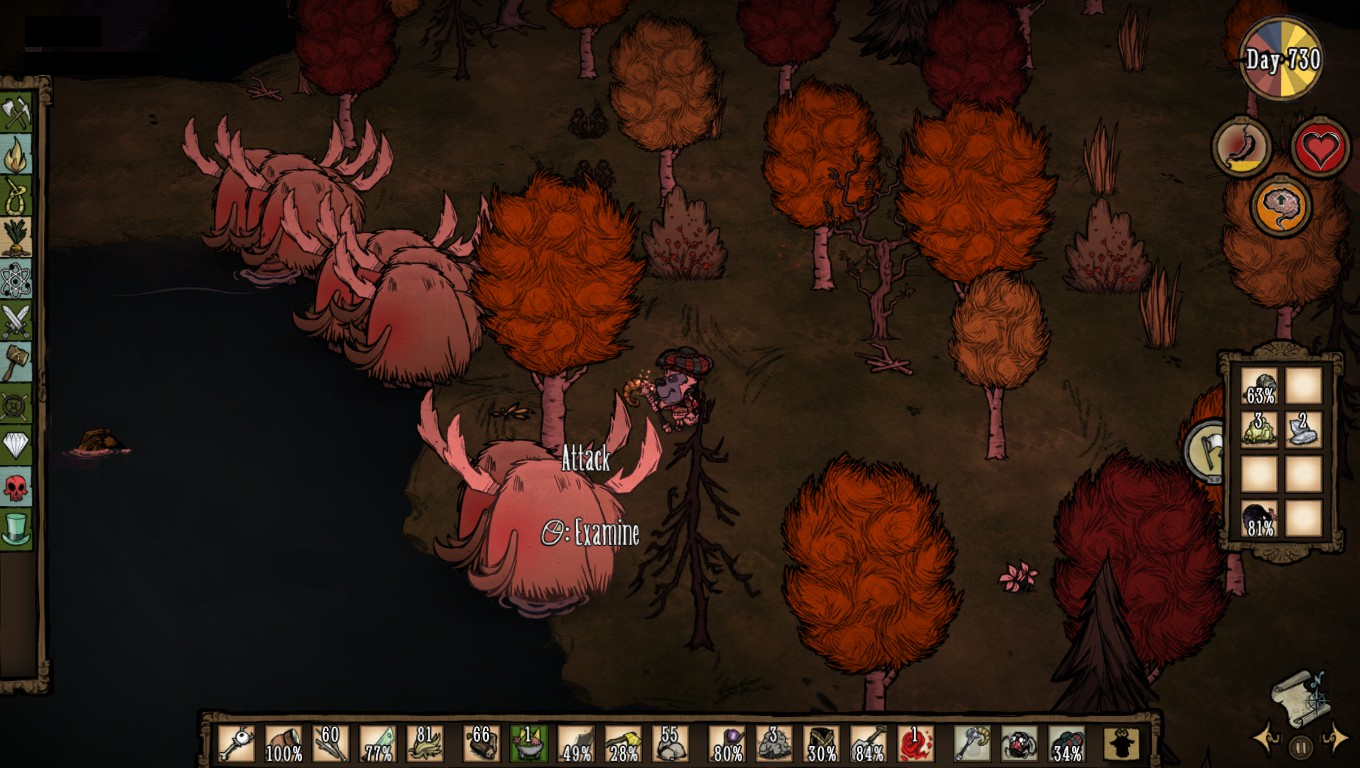
Task: Pause the game with the pause button
Action: (x=1300, y=746)
